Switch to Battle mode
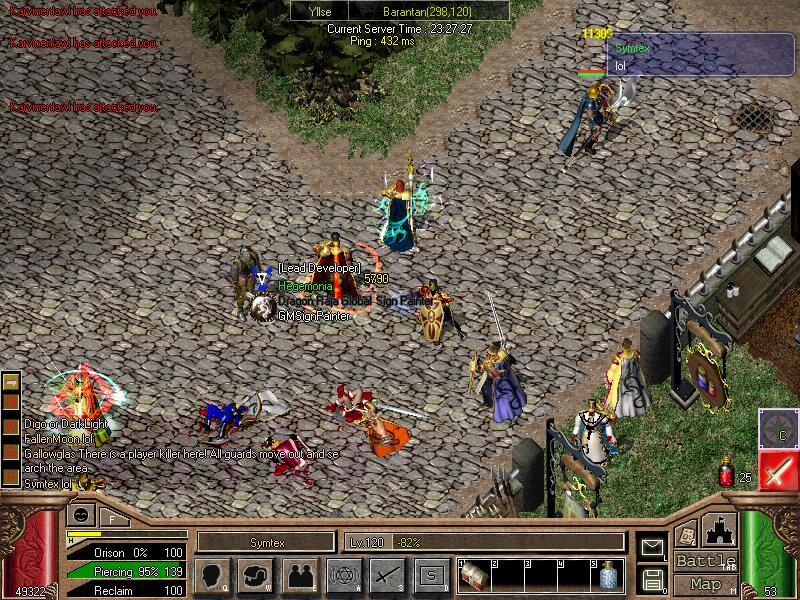 tap(705, 561)
